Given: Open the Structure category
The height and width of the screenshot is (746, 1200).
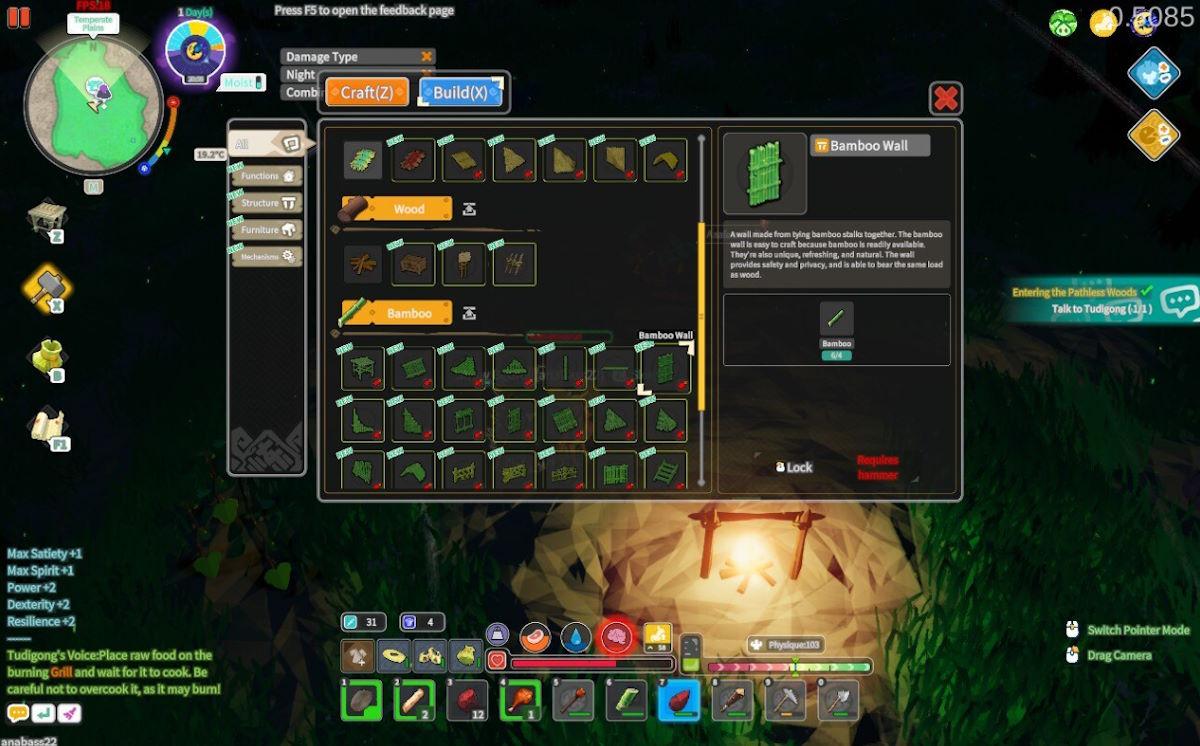Looking at the screenshot, I should pos(265,203).
